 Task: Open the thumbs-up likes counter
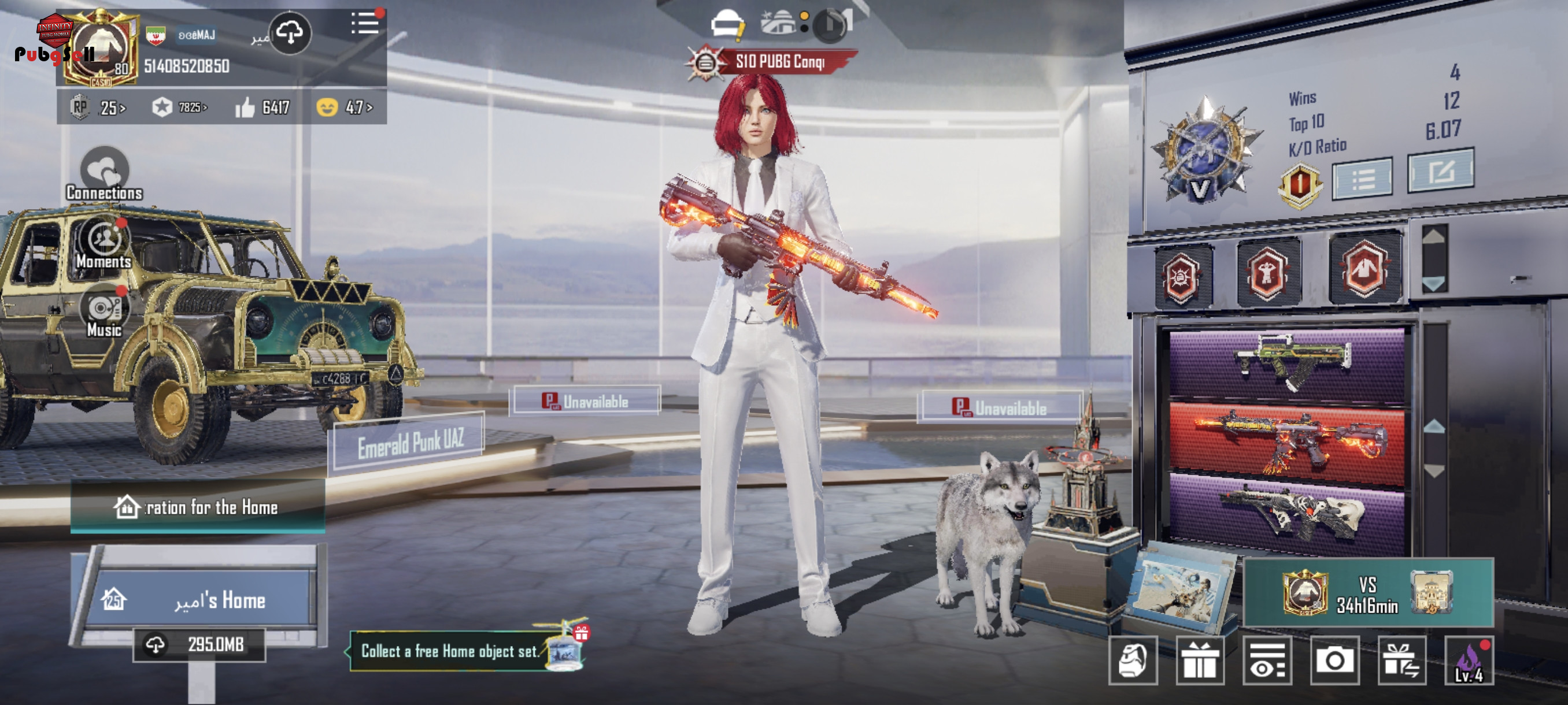(262, 107)
